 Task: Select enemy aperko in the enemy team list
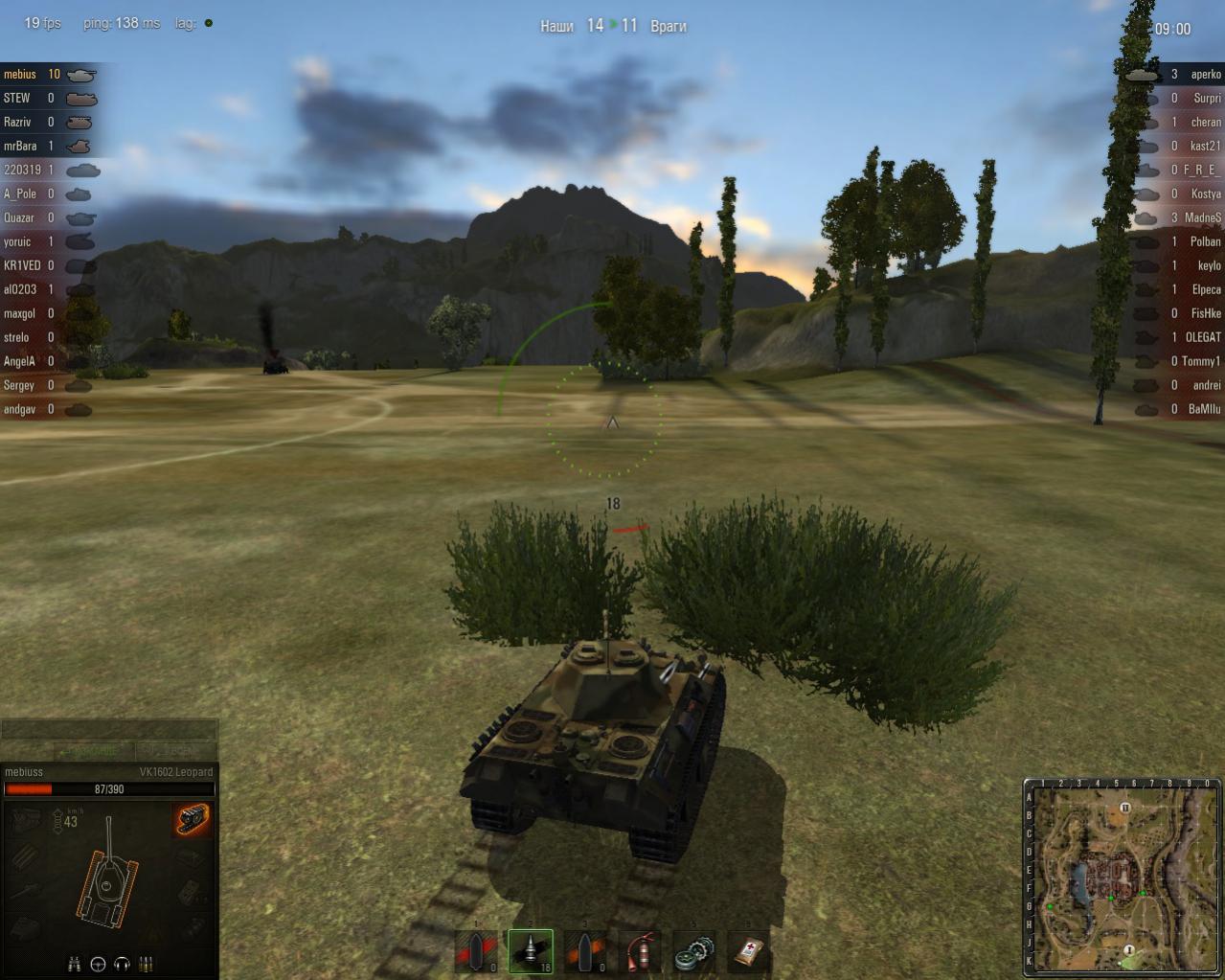1205,74
